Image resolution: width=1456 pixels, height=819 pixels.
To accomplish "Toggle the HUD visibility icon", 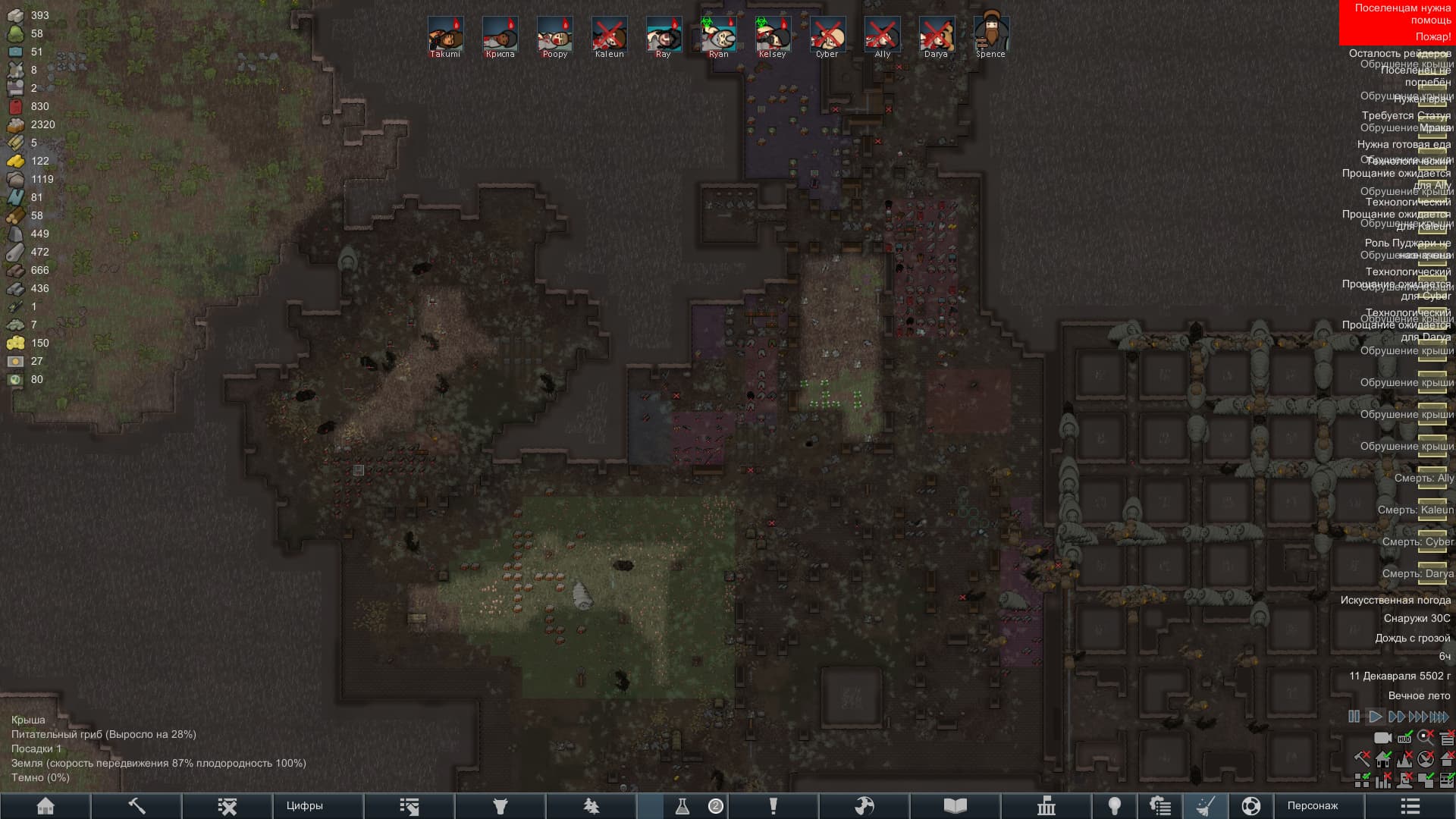I will [x=1404, y=738].
